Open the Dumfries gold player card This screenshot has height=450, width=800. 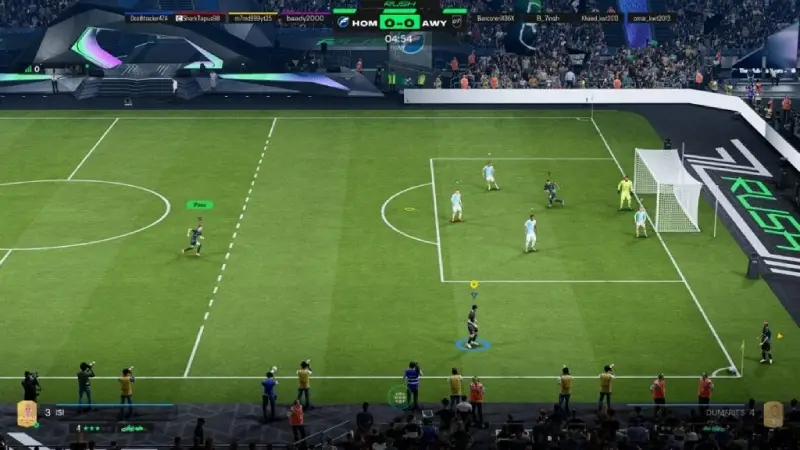coord(773,414)
